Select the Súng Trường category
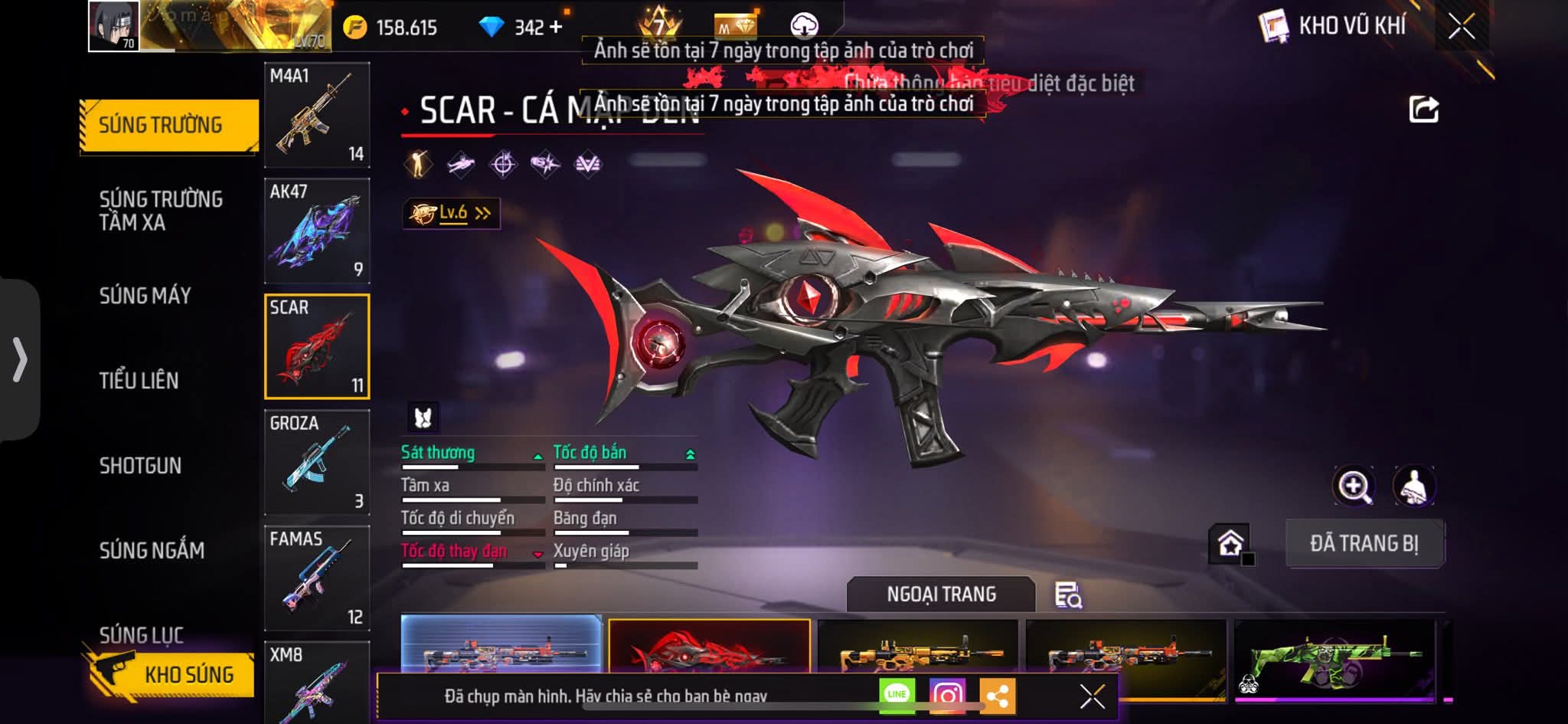1568x724 pixels. point(161,125)
